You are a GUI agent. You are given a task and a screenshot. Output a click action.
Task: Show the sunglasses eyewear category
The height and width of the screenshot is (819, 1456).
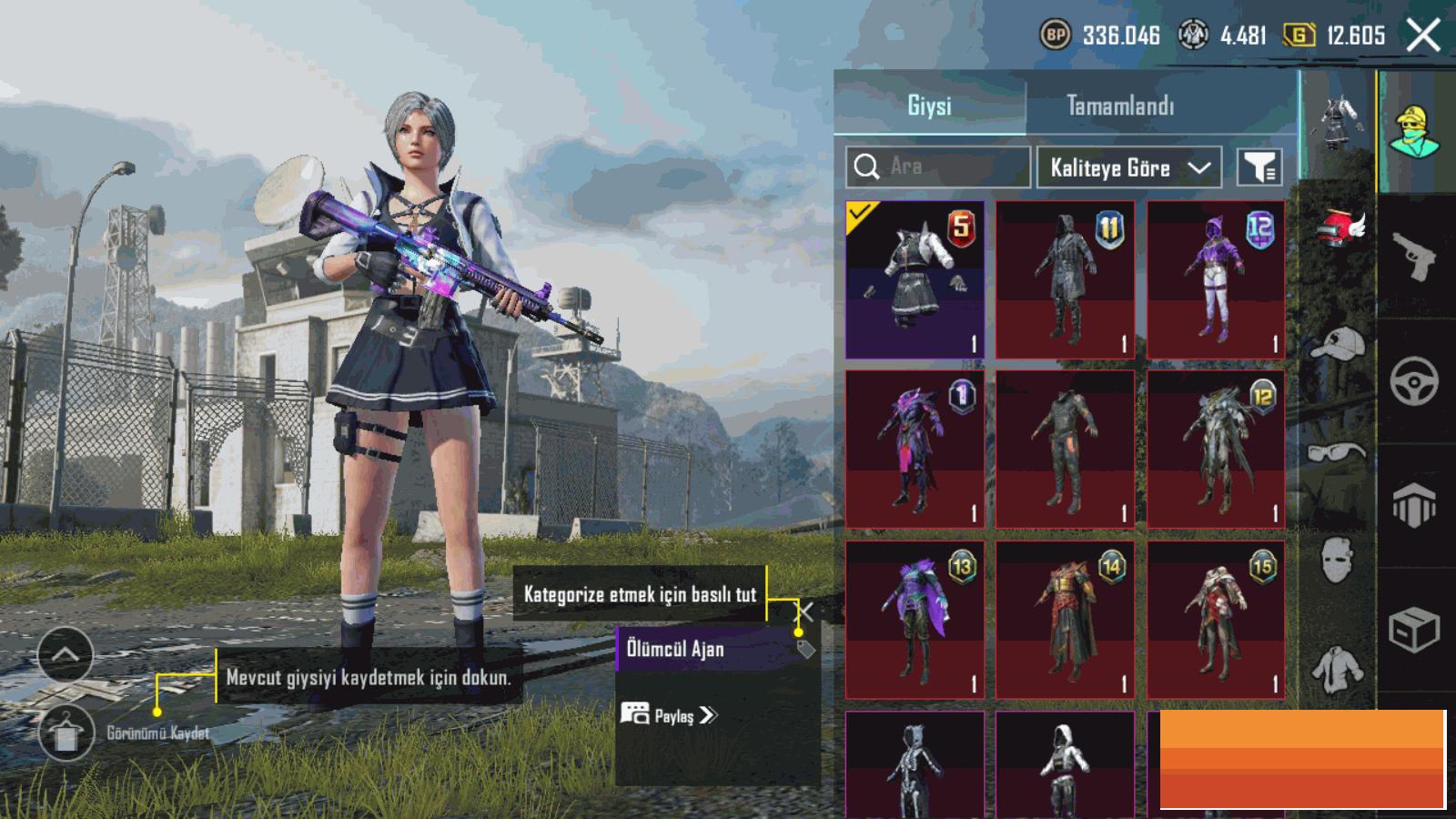pyautogui.click(x=1338, y=451)
